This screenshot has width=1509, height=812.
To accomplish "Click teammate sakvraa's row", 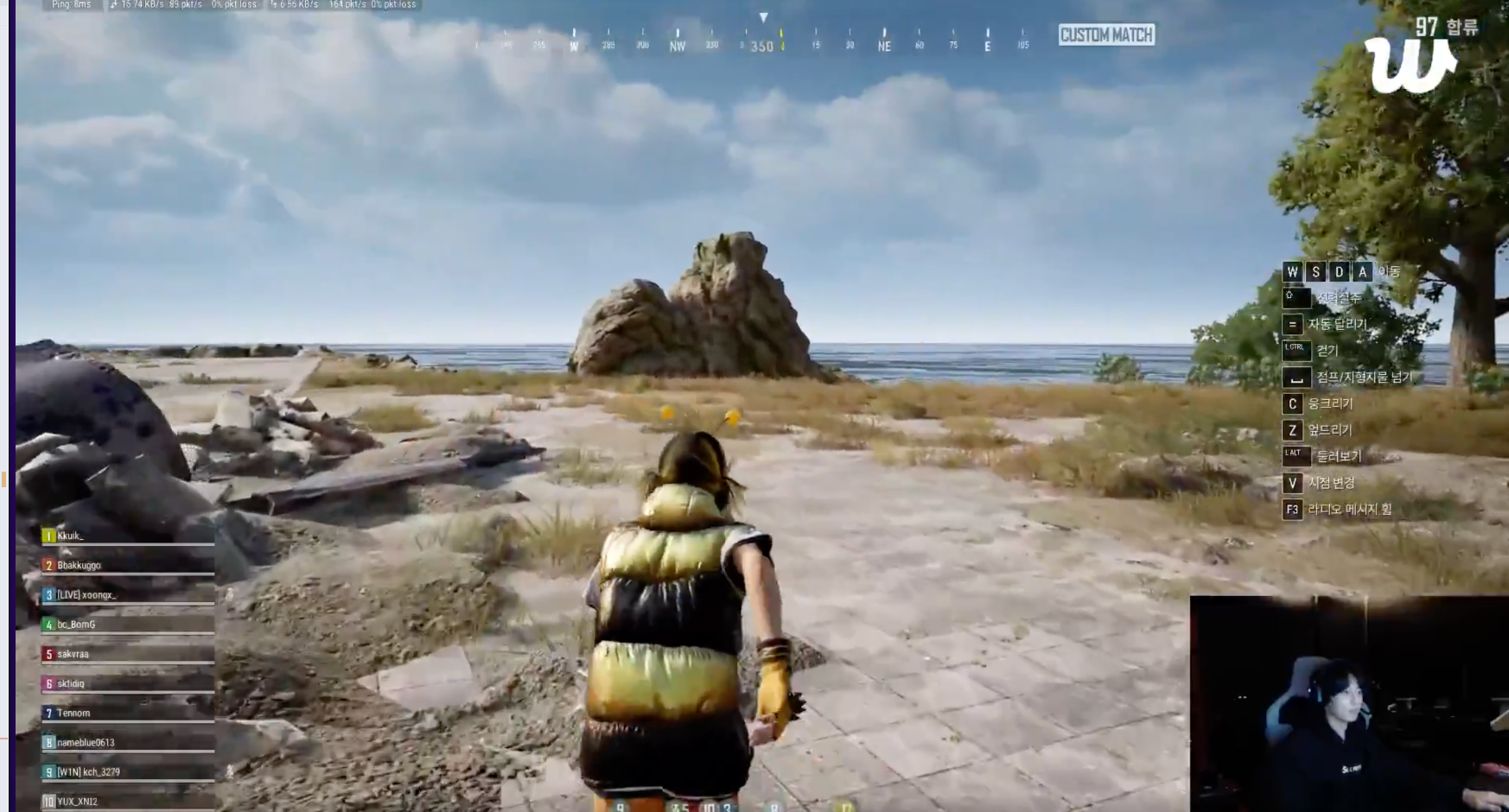I will [x=126, y=654].
